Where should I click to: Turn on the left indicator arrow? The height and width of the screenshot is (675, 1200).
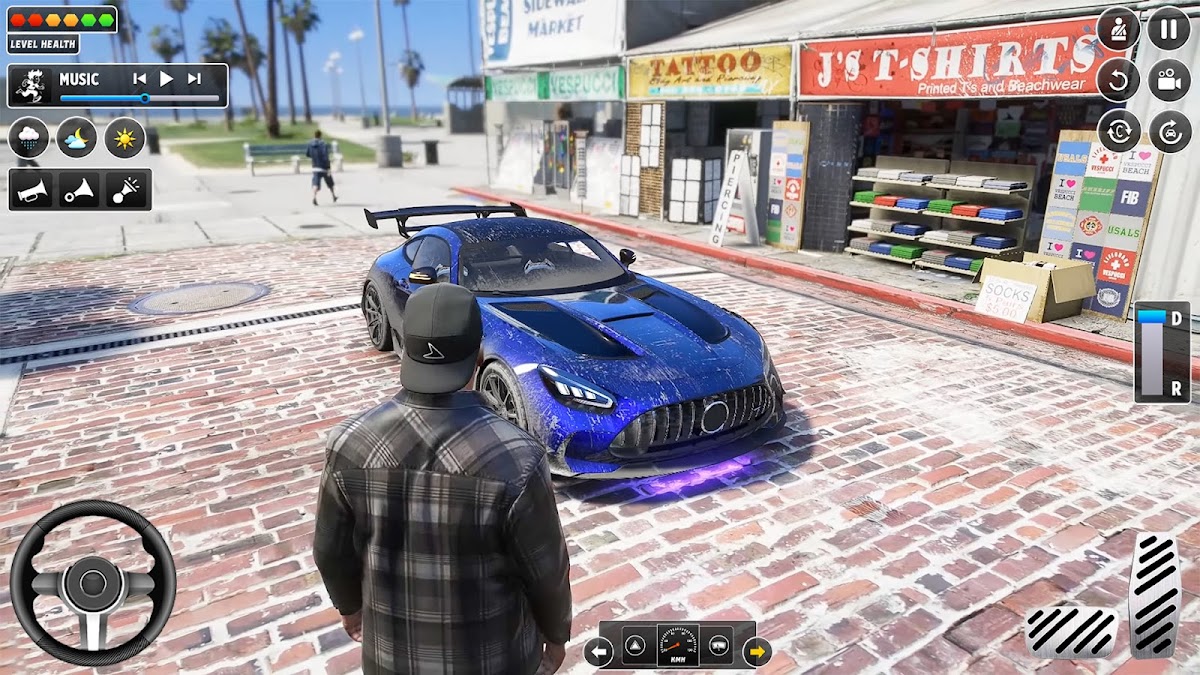click(x=598, y=653)
